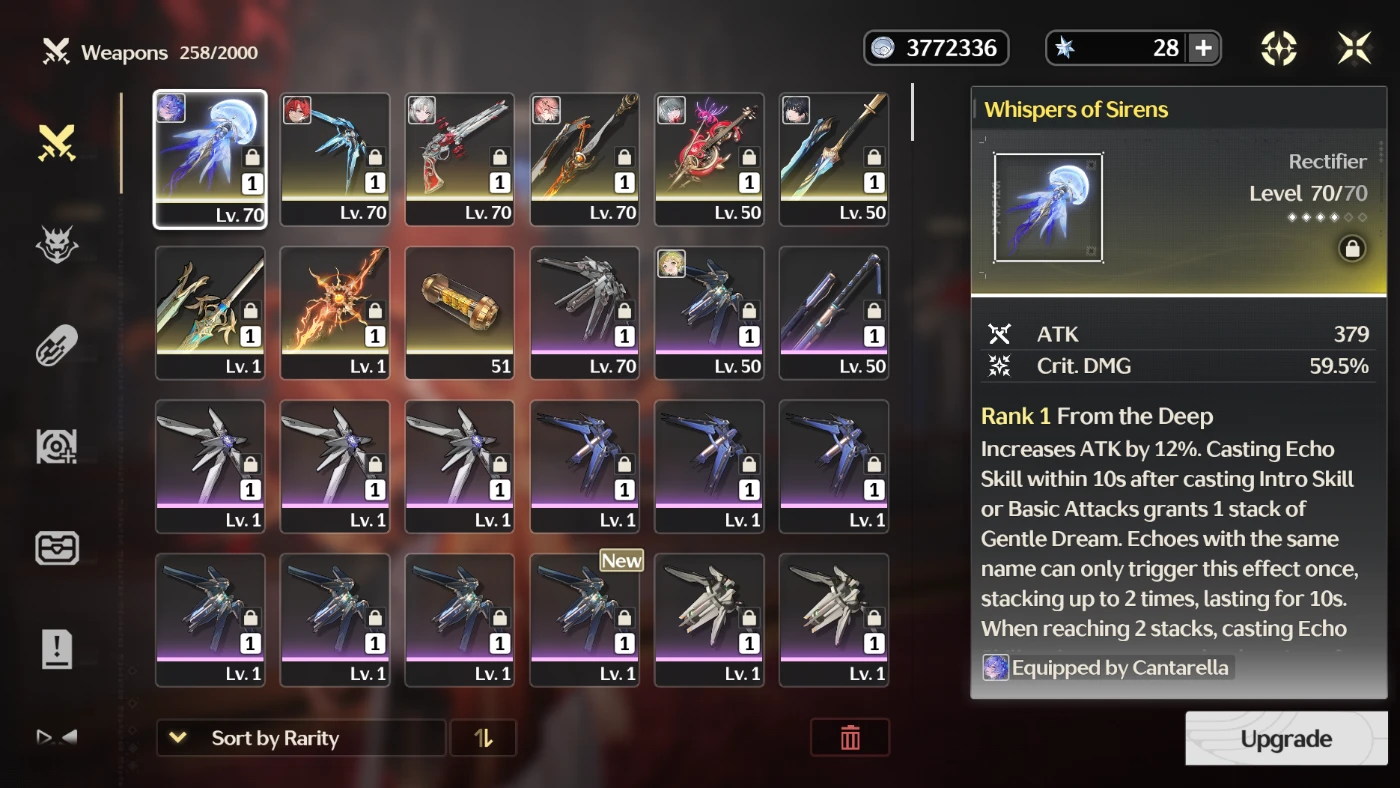Open the exclamation mark quest items tab
The height and width of the screenshot is (788, 1400).
pos(57,649)
